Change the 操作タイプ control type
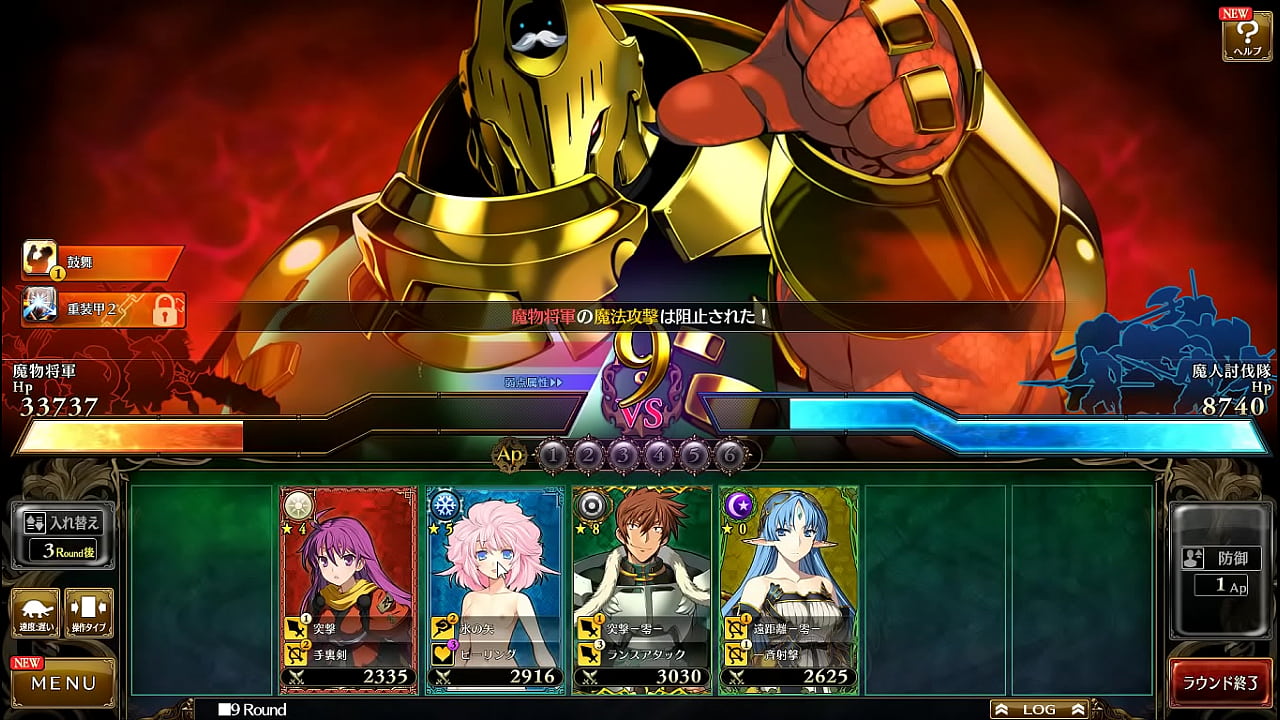Image resolution: width=1280 pixels, height=720 pixels. point(89,613)
